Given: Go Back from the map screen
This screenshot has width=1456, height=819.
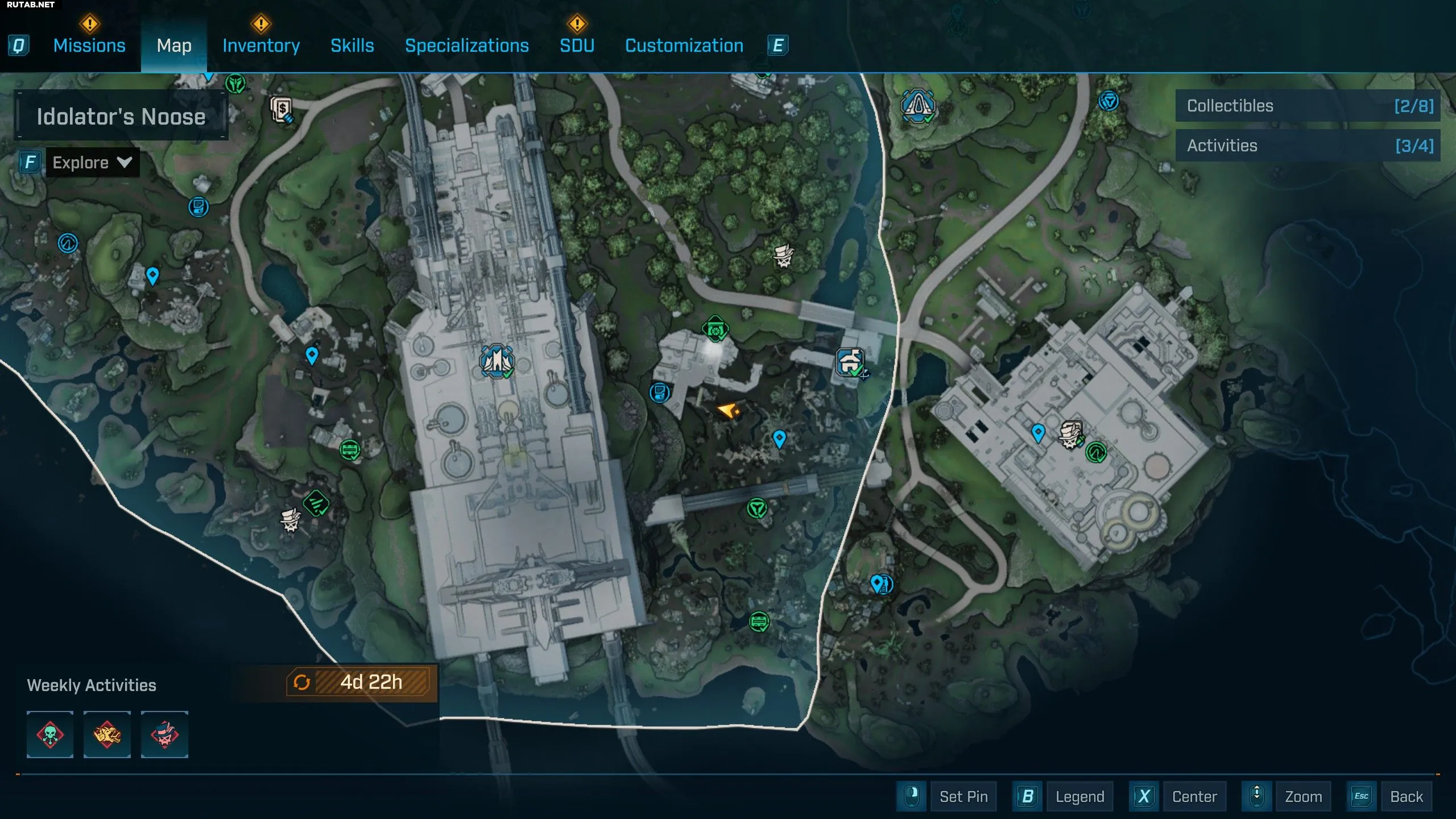Looking at the screenshot, I should click(x=1406, y=796).
